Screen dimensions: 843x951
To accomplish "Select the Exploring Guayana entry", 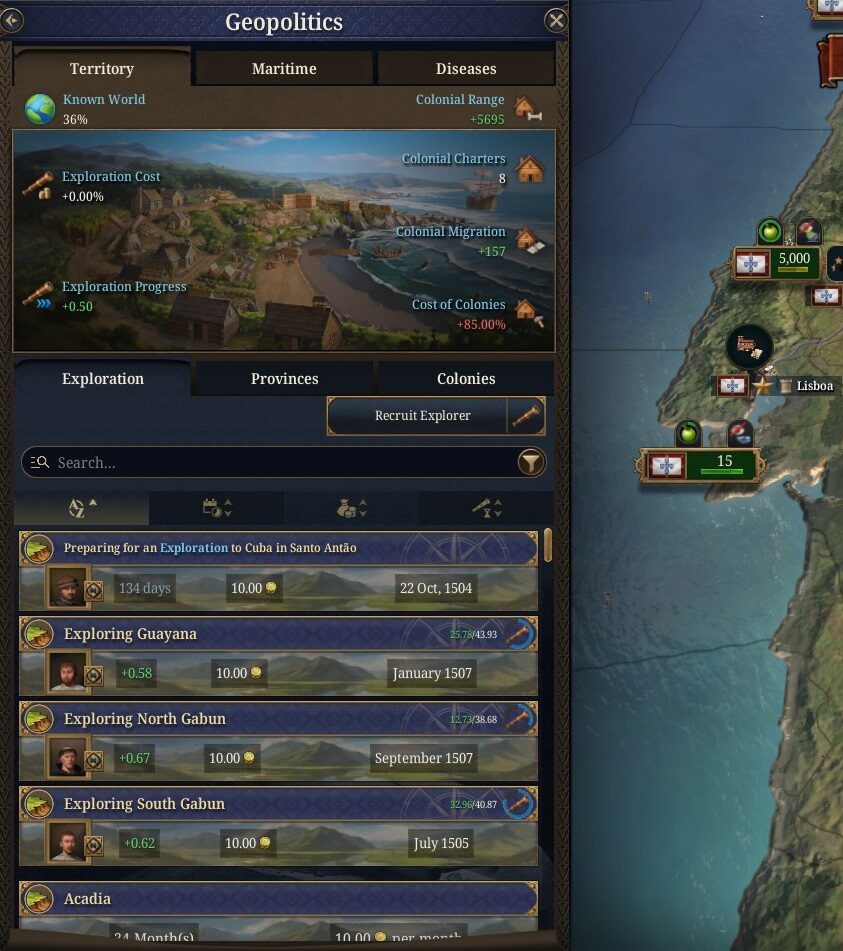I will point(250,634).
